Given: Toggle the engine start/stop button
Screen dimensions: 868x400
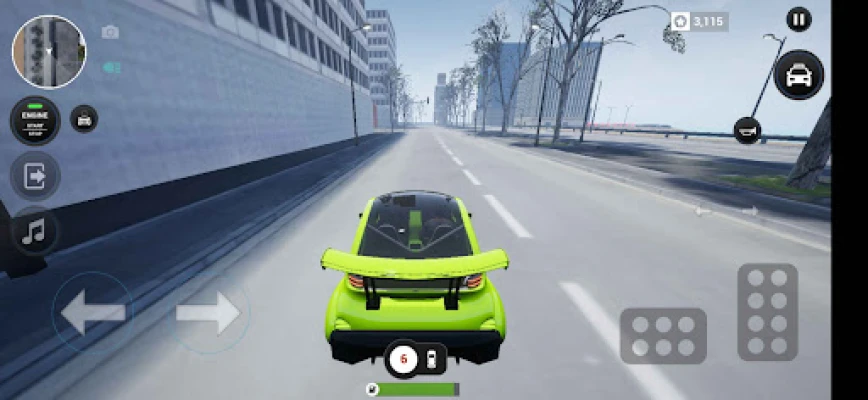Looking at the screenshot, I should [35, 120].
